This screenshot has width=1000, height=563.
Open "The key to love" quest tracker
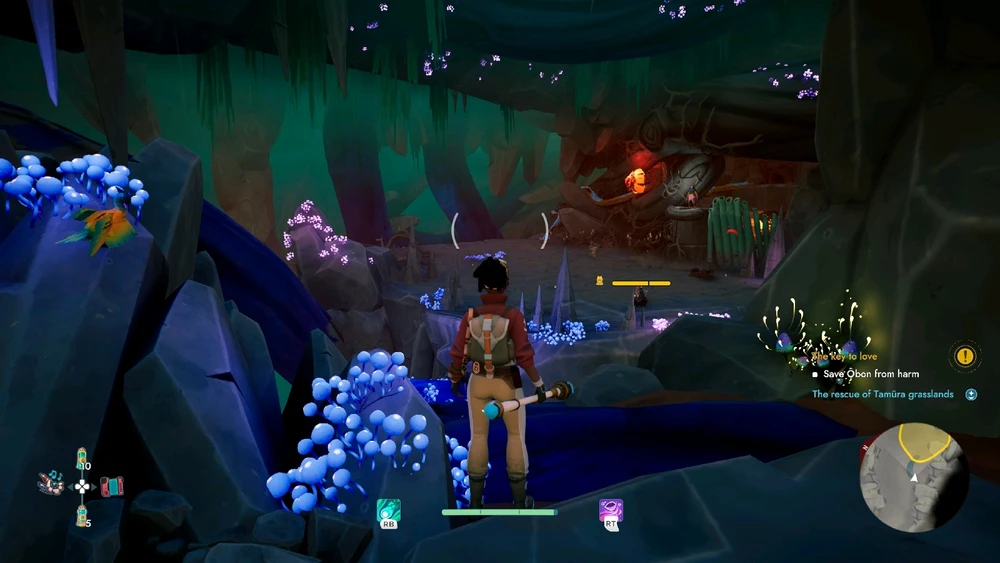[844, 356]
